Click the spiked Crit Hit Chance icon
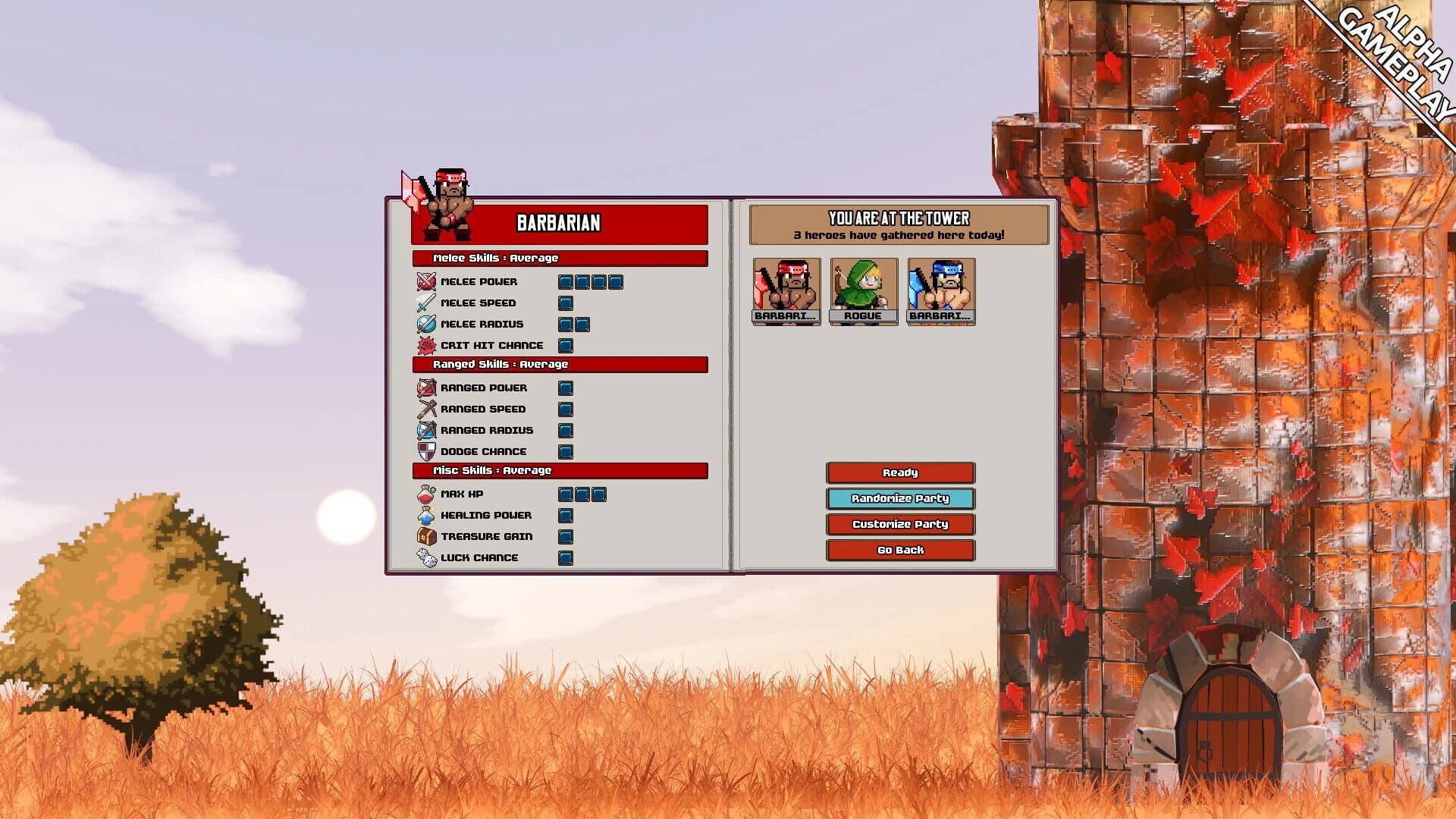This screenshot has width=1456, height=819. (428, 345)
